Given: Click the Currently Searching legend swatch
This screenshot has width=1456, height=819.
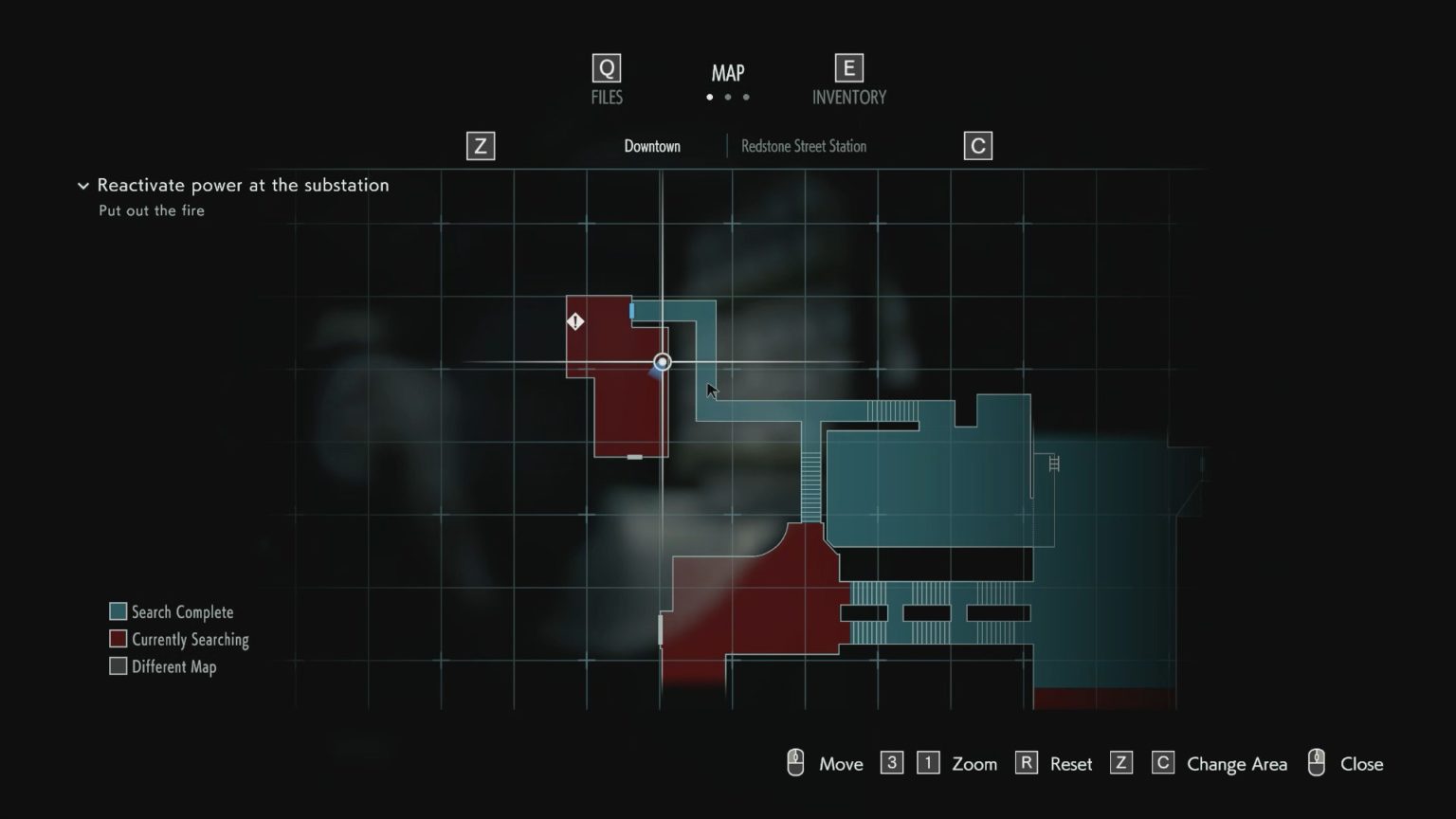Looking at the screenshot, I should (x=118, y=638).
